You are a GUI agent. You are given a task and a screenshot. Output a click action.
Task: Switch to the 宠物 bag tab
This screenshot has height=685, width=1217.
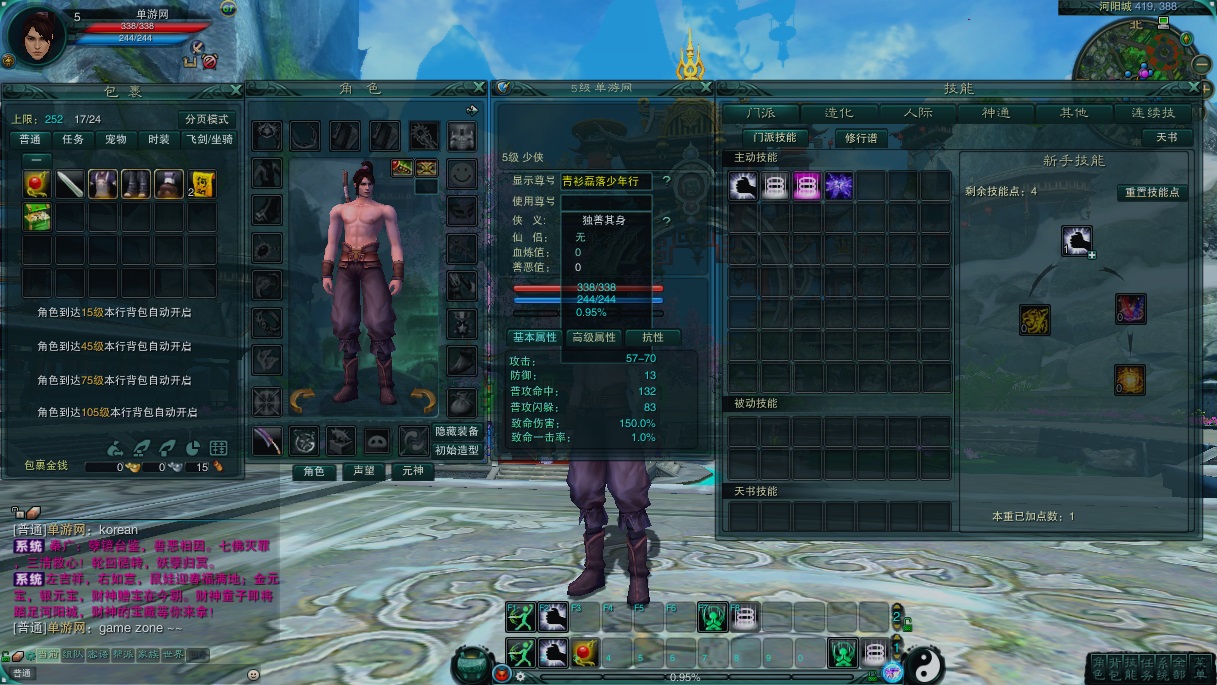116,139
